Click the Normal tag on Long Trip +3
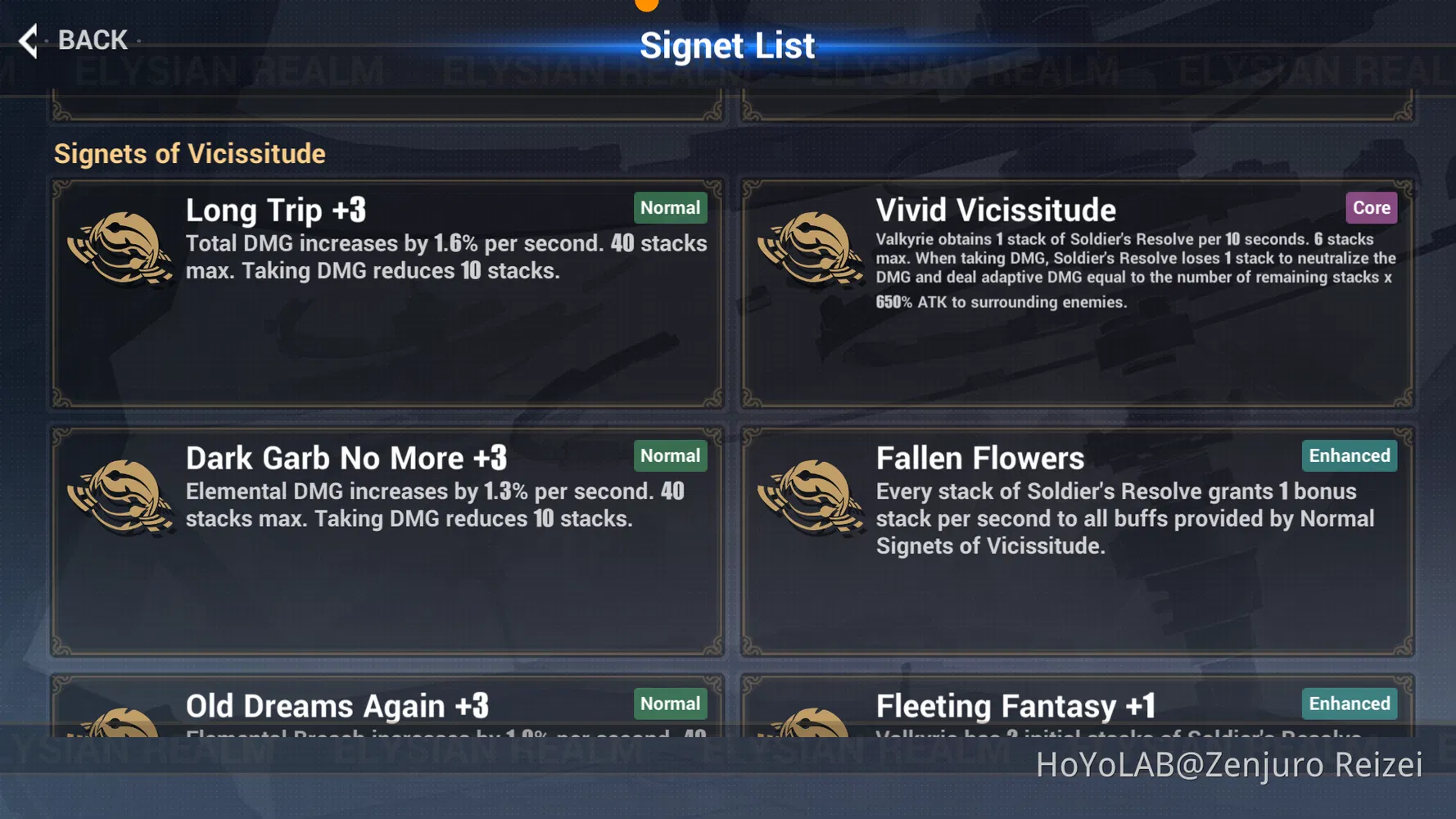Viewport: 1456px width, 819px height. click(670, 208)
